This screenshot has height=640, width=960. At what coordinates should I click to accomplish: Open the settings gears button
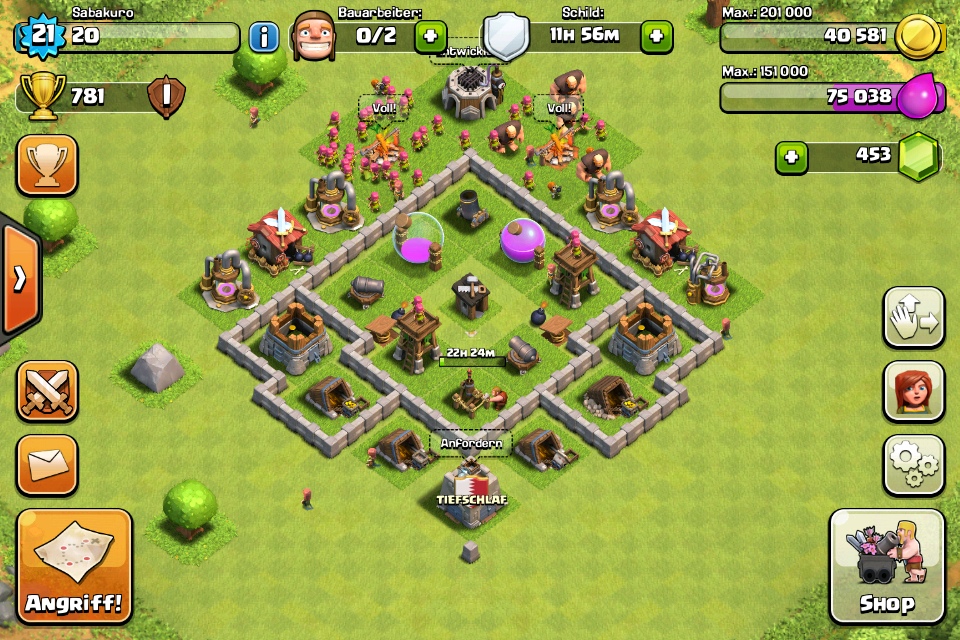[913, 464]
